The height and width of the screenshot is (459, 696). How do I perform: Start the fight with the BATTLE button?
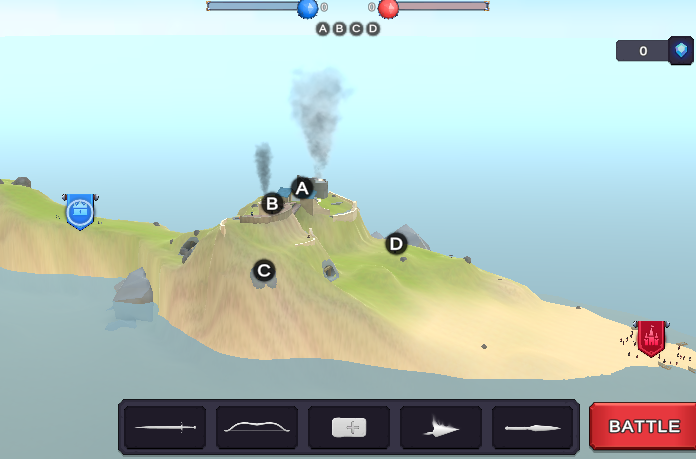click(x=643, y=426)
